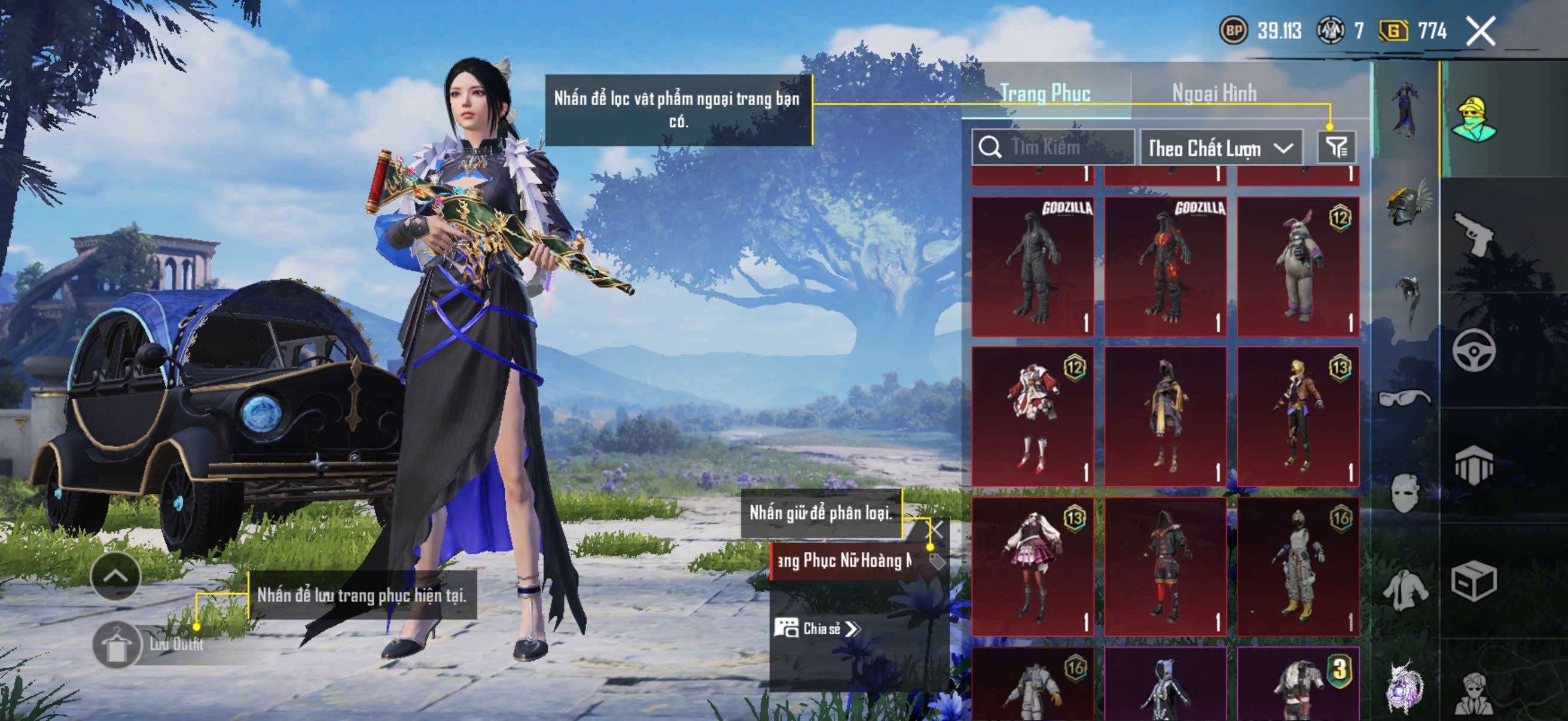Choose the pink skirt outfit with level 13 badge
Screen dimensions: 1568x721
click(x=1032, y=566)
